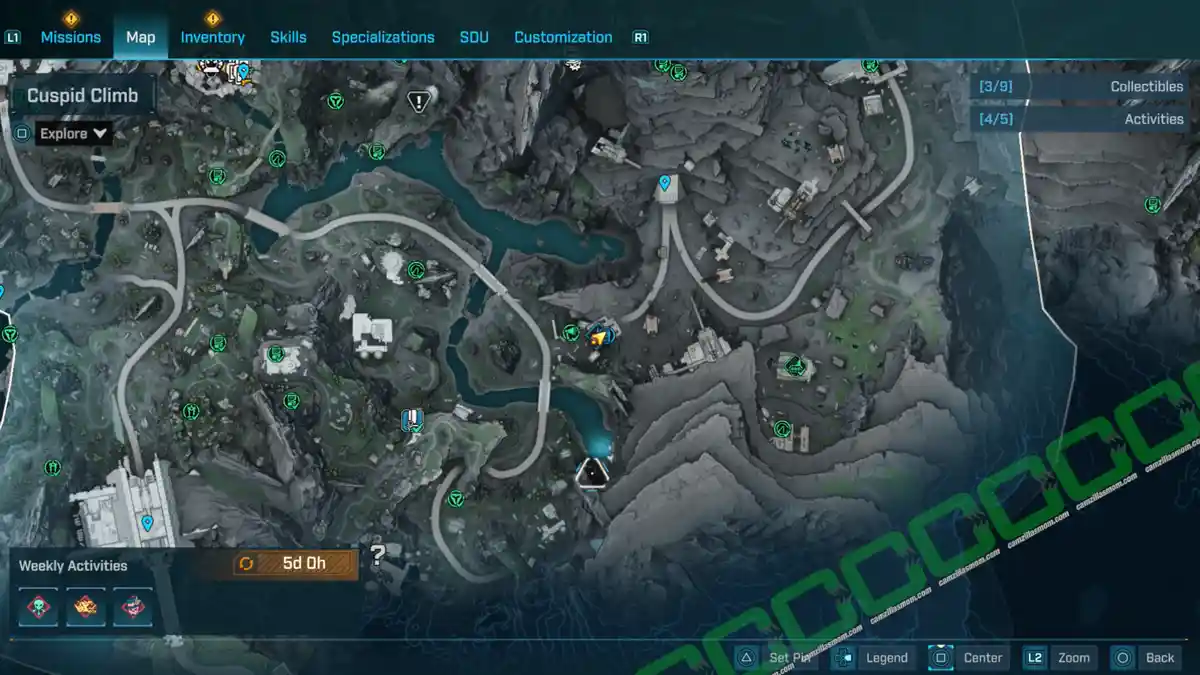The image size is (1200, 675).
Task: Open the map Legend
Action: [872, 657]
